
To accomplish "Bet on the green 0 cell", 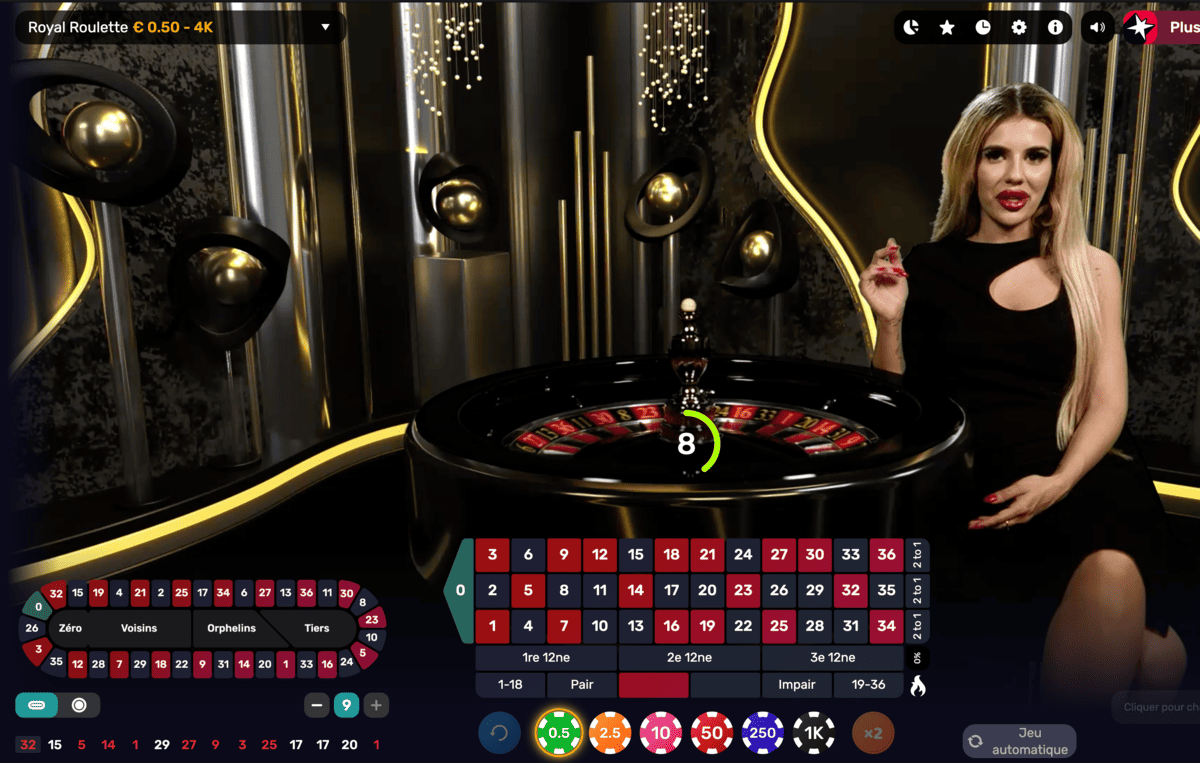I will (x=460, y=590).
